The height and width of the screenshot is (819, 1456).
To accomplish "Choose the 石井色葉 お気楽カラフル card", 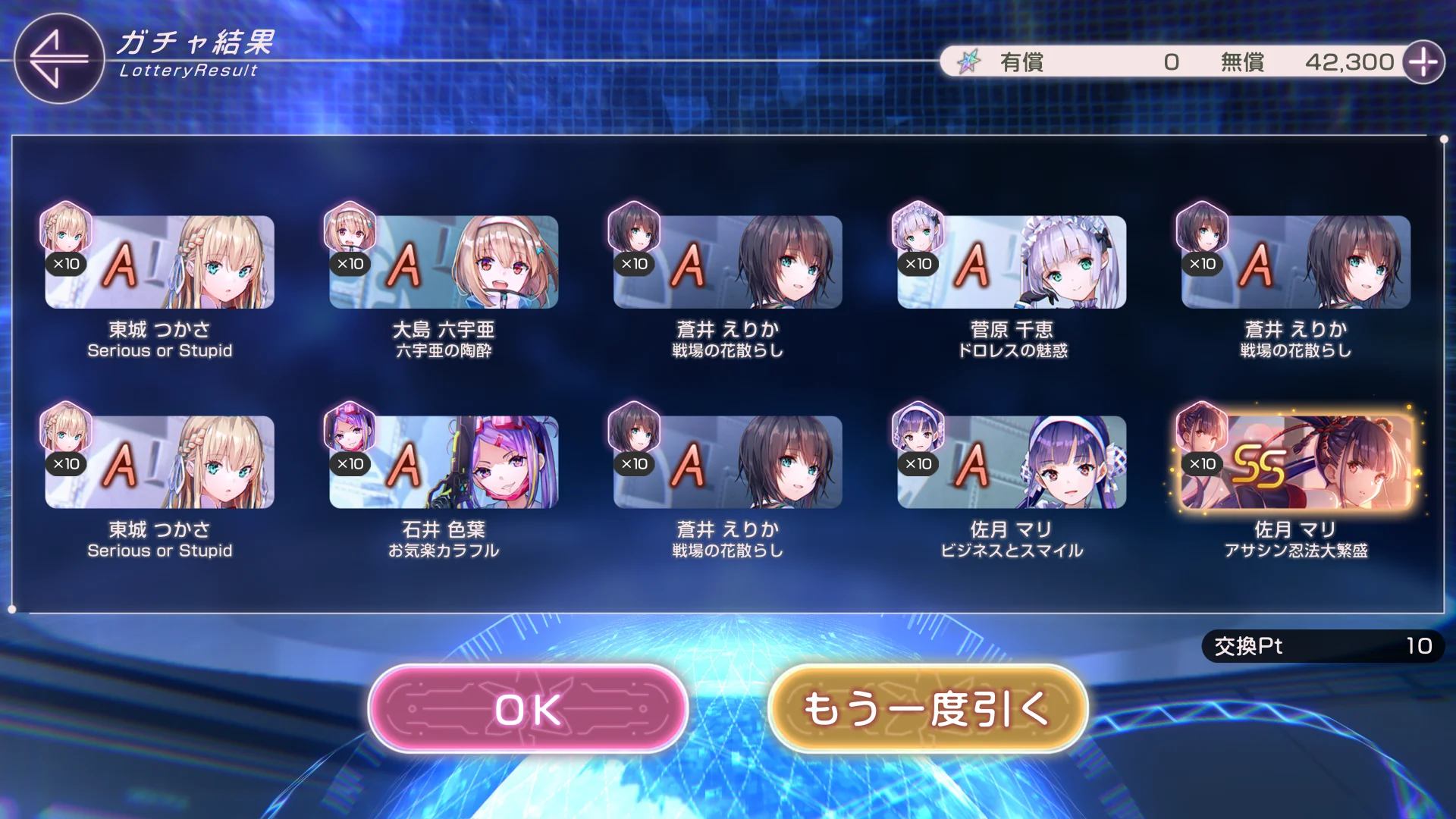I will 444,462.
